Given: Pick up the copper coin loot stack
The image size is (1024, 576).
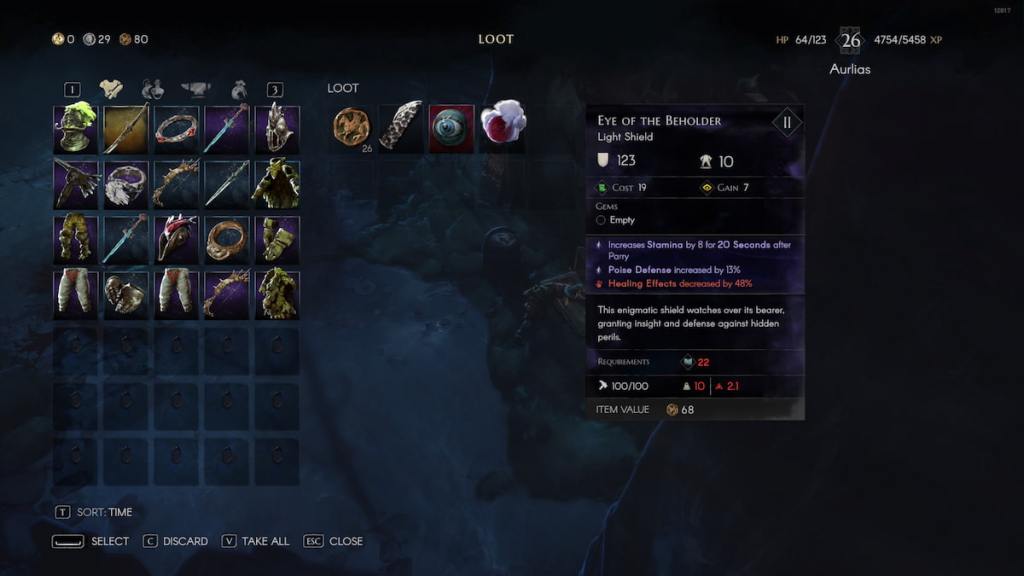Looking at the screenshot, I should [x=351, y=128].
